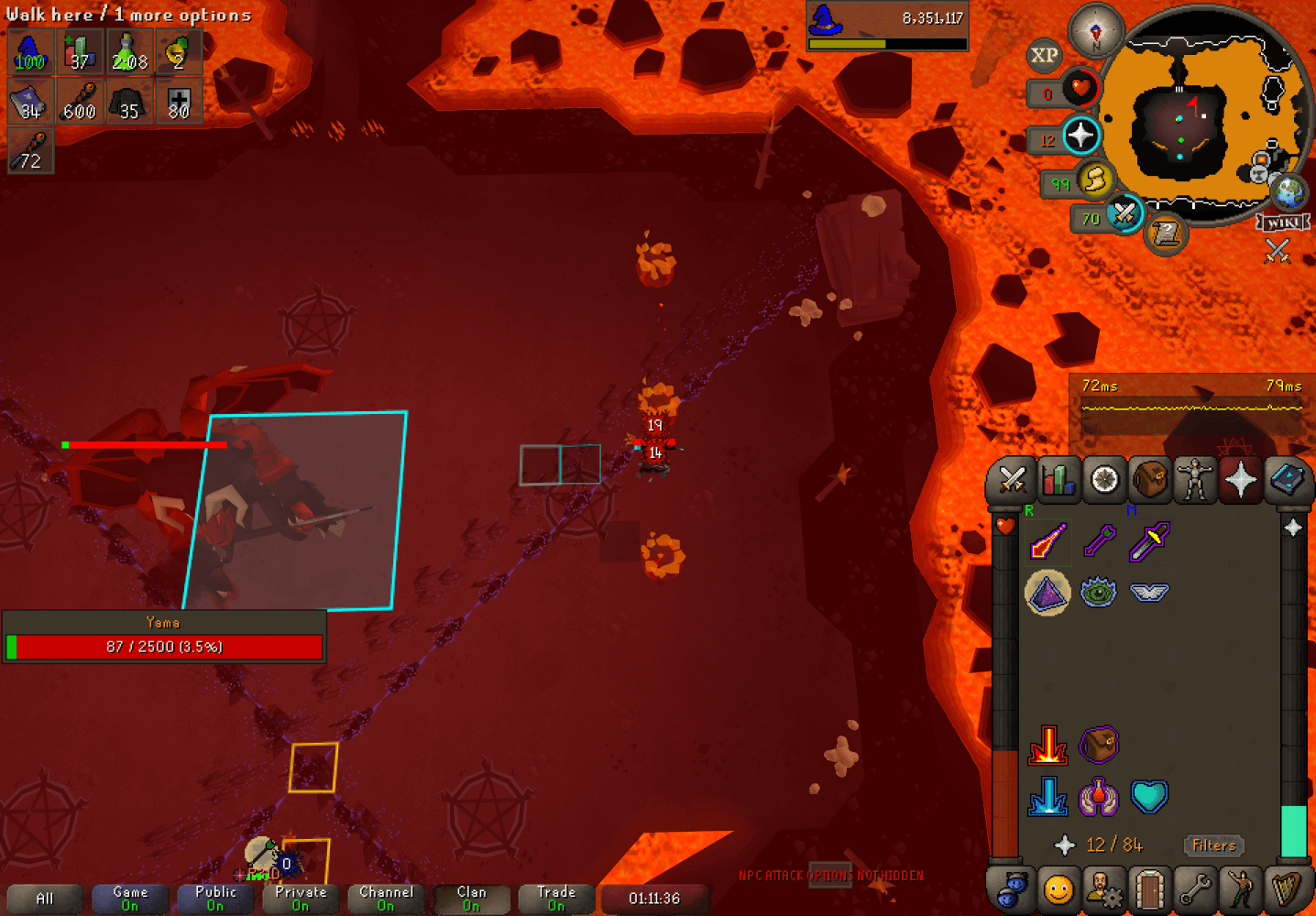
Task: Open the Skills stats tab
Action: point(1058,479)
